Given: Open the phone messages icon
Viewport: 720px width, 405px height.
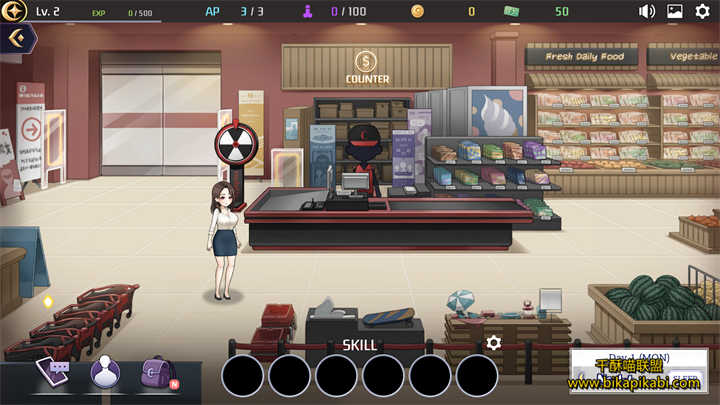Looking at the screenshot, I should (53, 372).
